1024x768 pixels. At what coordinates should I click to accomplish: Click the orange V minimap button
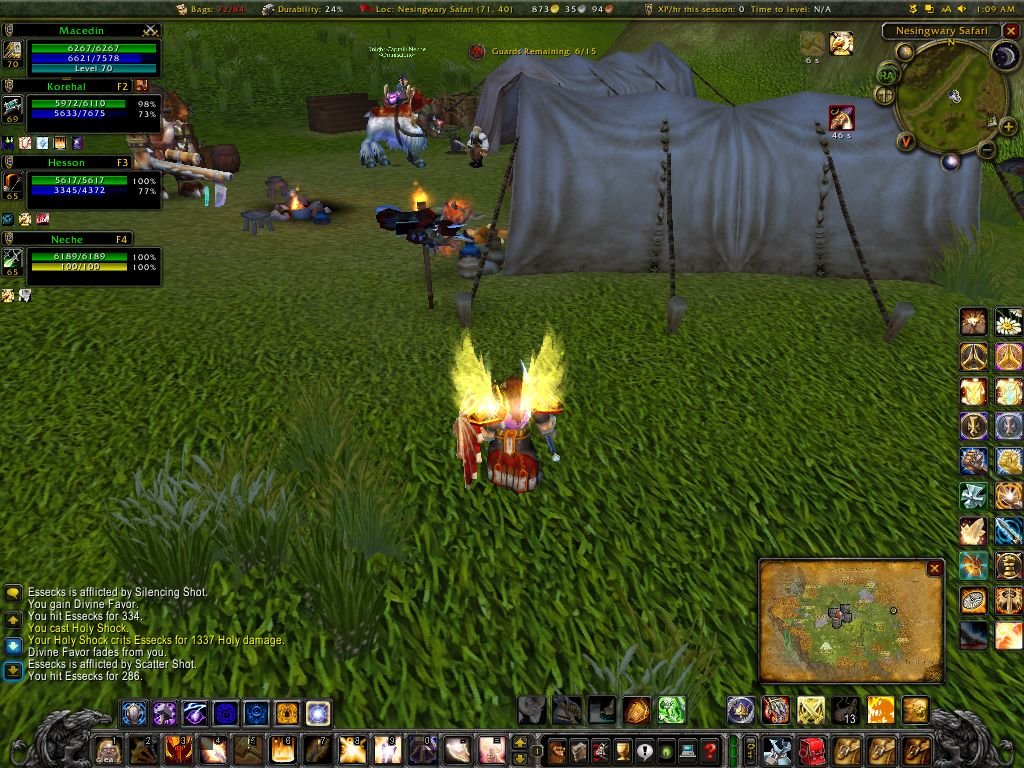click(906, 143)
